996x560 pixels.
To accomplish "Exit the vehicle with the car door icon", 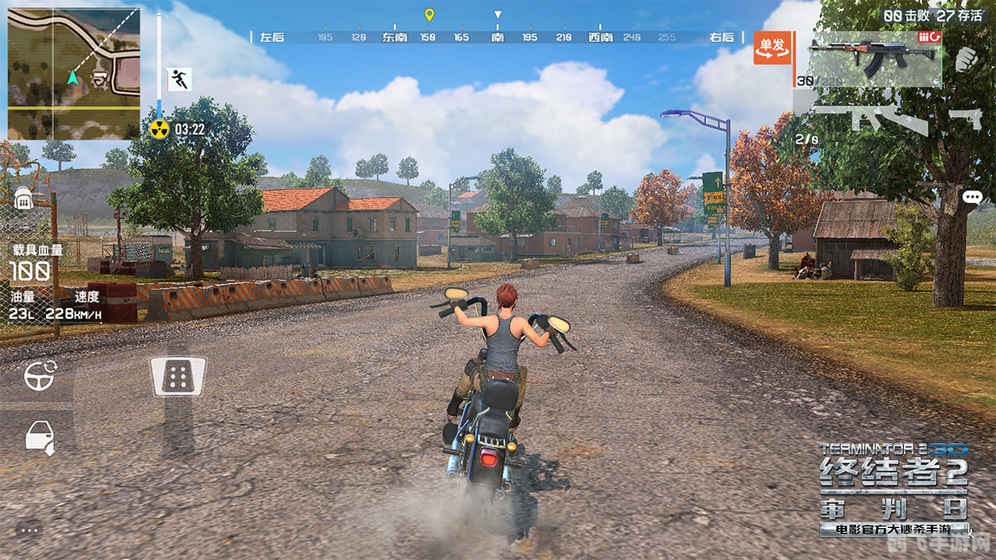I will (x=40, y=437).
